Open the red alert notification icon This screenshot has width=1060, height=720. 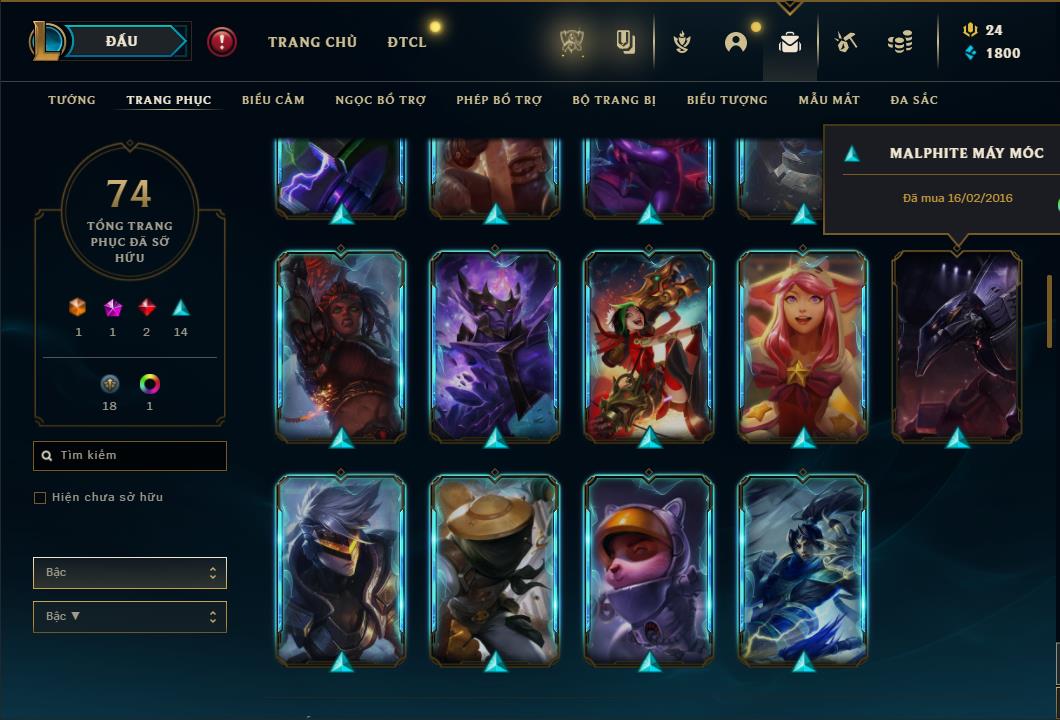(222, 42)
